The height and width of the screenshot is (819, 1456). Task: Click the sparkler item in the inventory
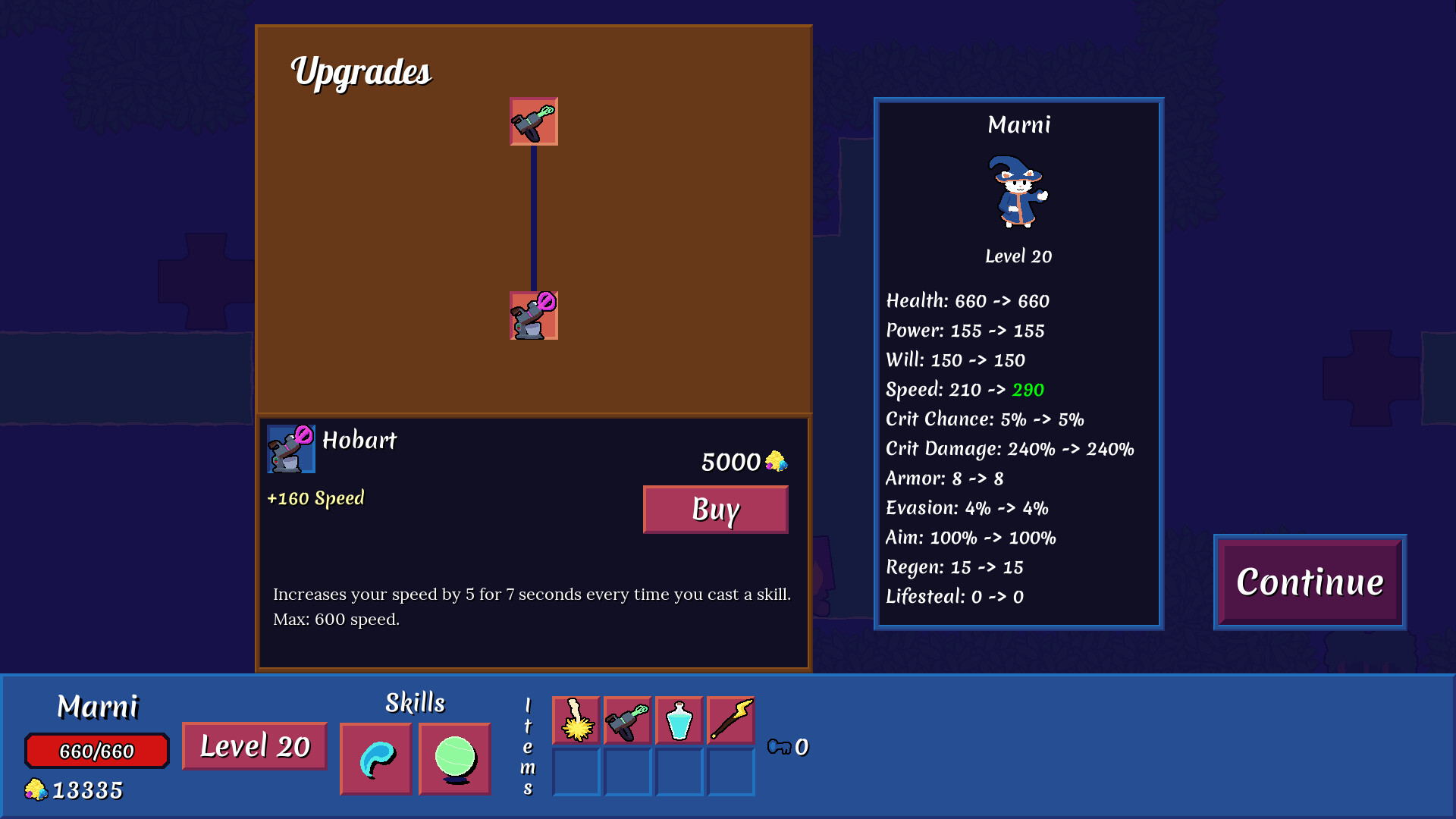point(576,720)
